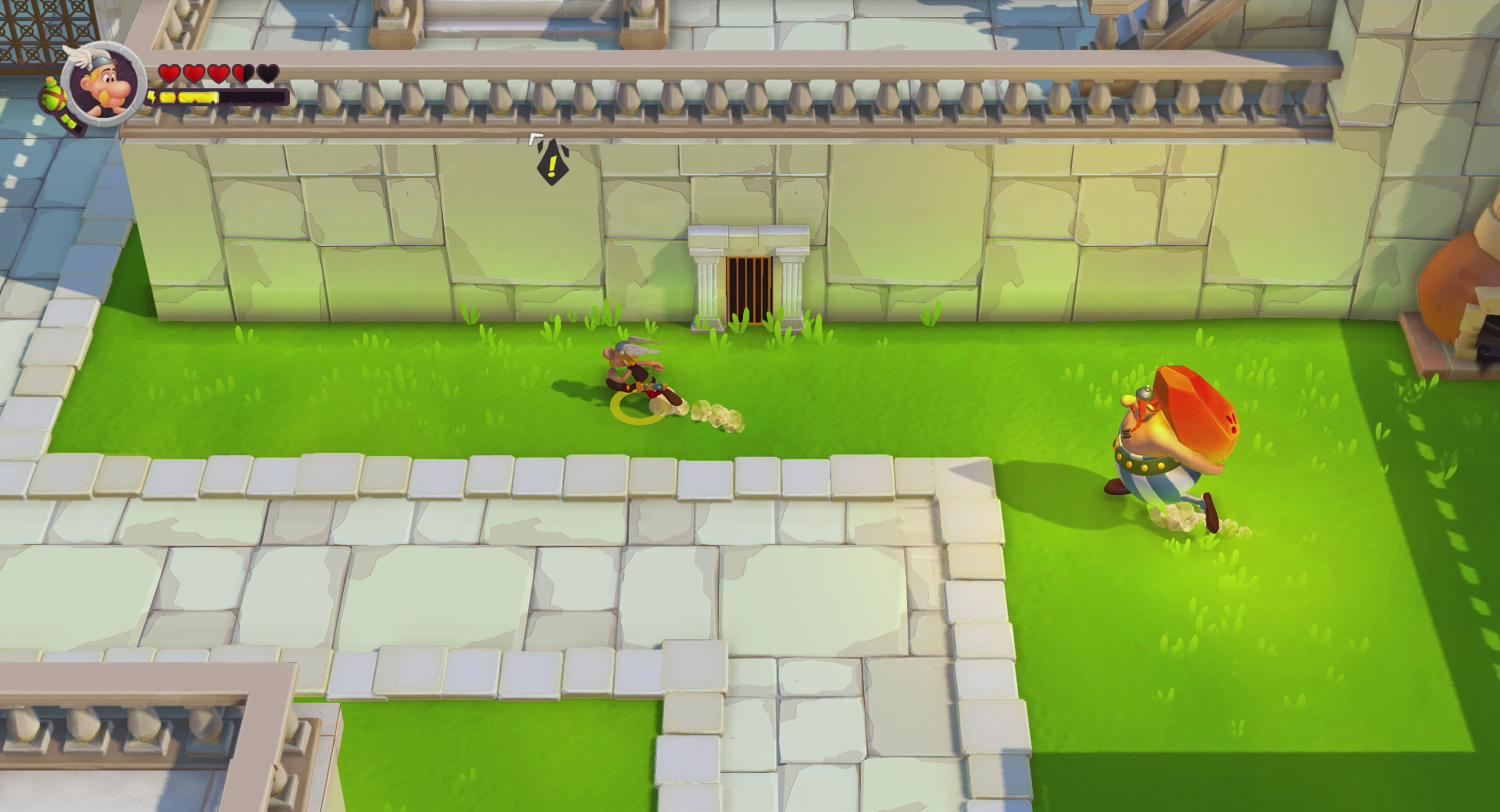Click the second red heart icon
The height and width of the screenshot is (812, 1500).
[194, 73]
